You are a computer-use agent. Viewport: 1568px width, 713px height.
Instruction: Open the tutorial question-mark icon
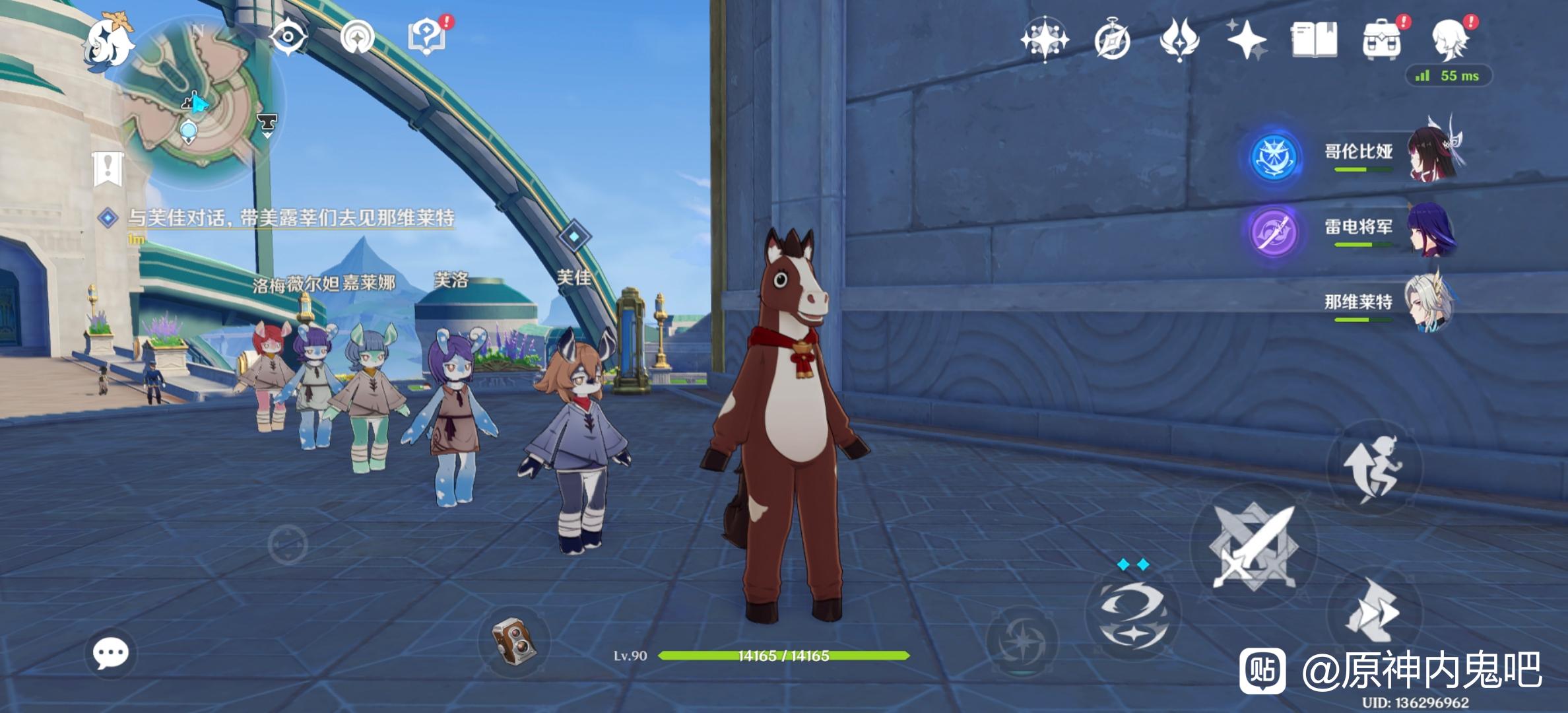pos(427,36)
